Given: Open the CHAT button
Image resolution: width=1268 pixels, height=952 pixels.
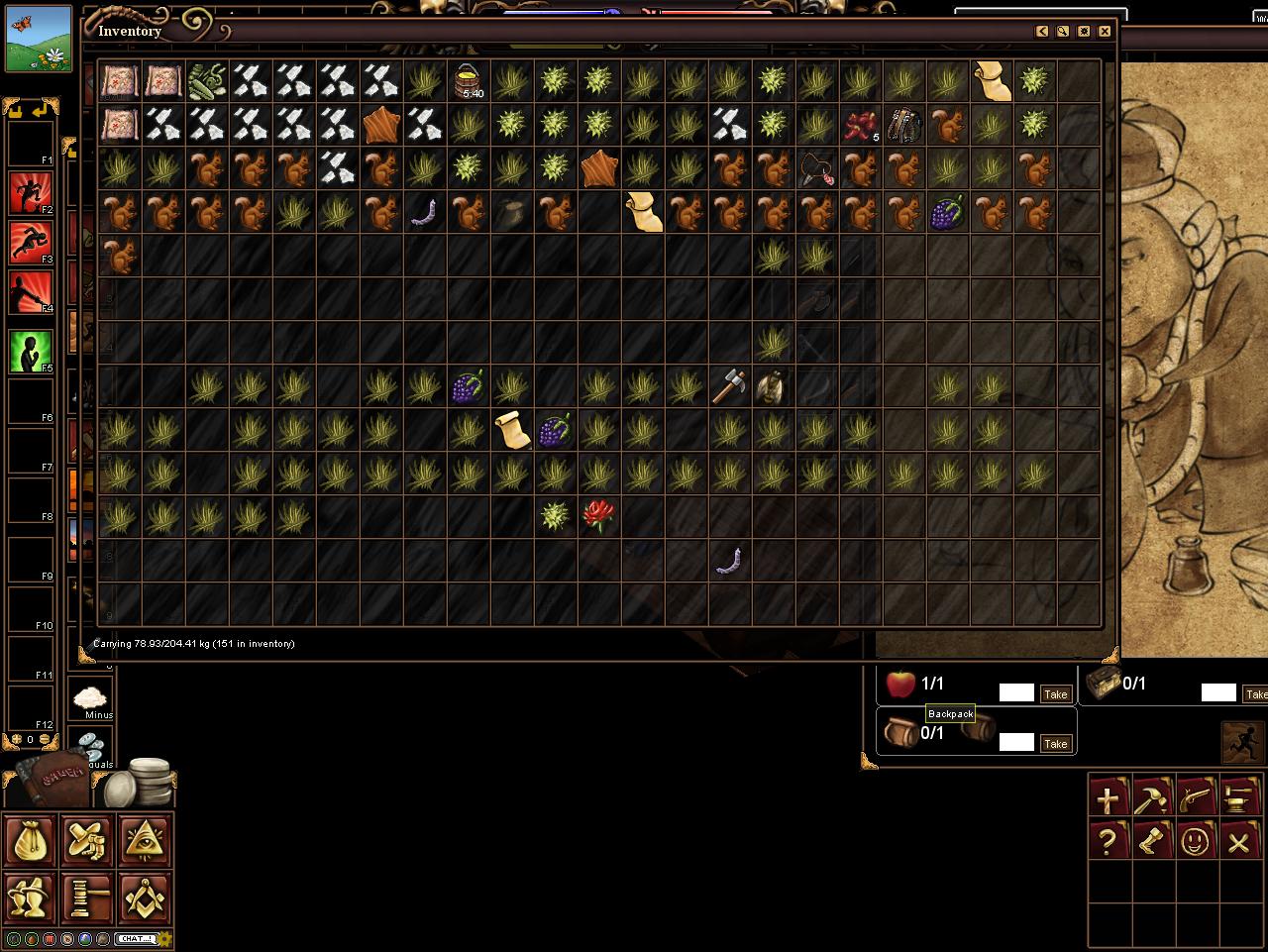Looking at the screenshot, I should pos(136,938).
